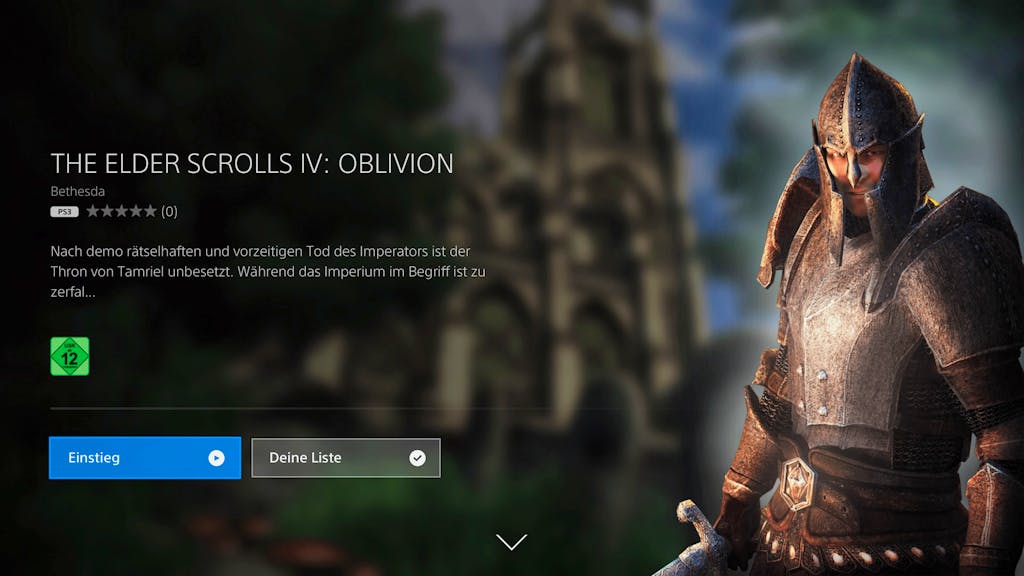Start the game with the Einstieg button
The width and height of the screenshot is (1024, 576).
click(145, 458)
